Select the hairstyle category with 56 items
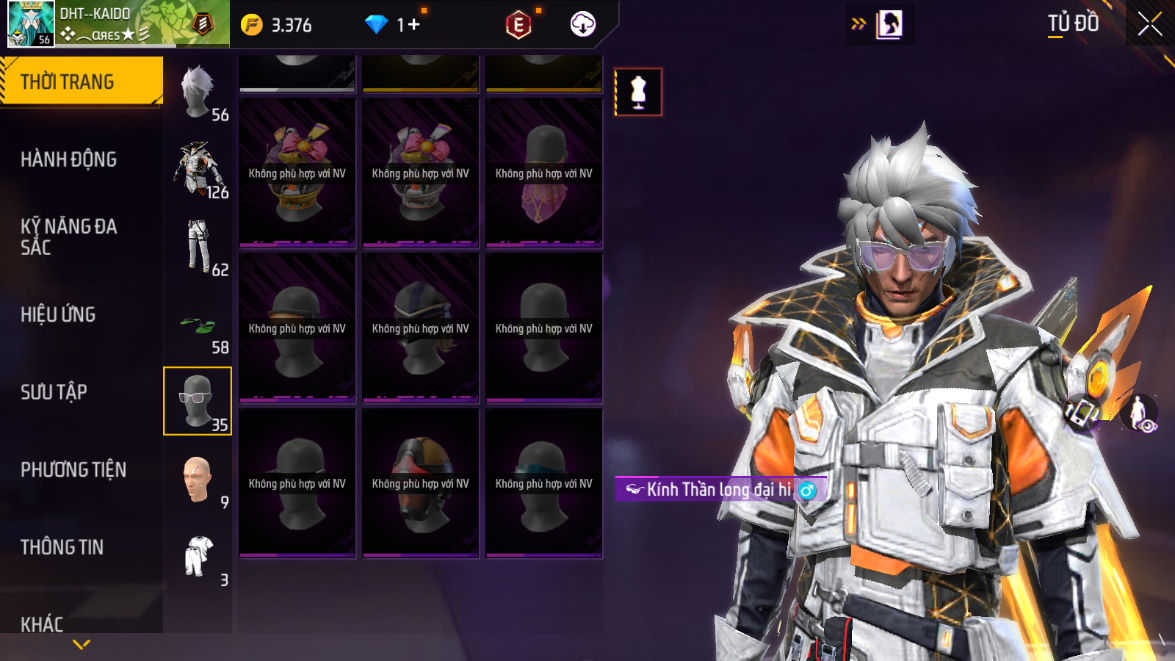The height and width of the screenshot is (661, 1175). 198,92
